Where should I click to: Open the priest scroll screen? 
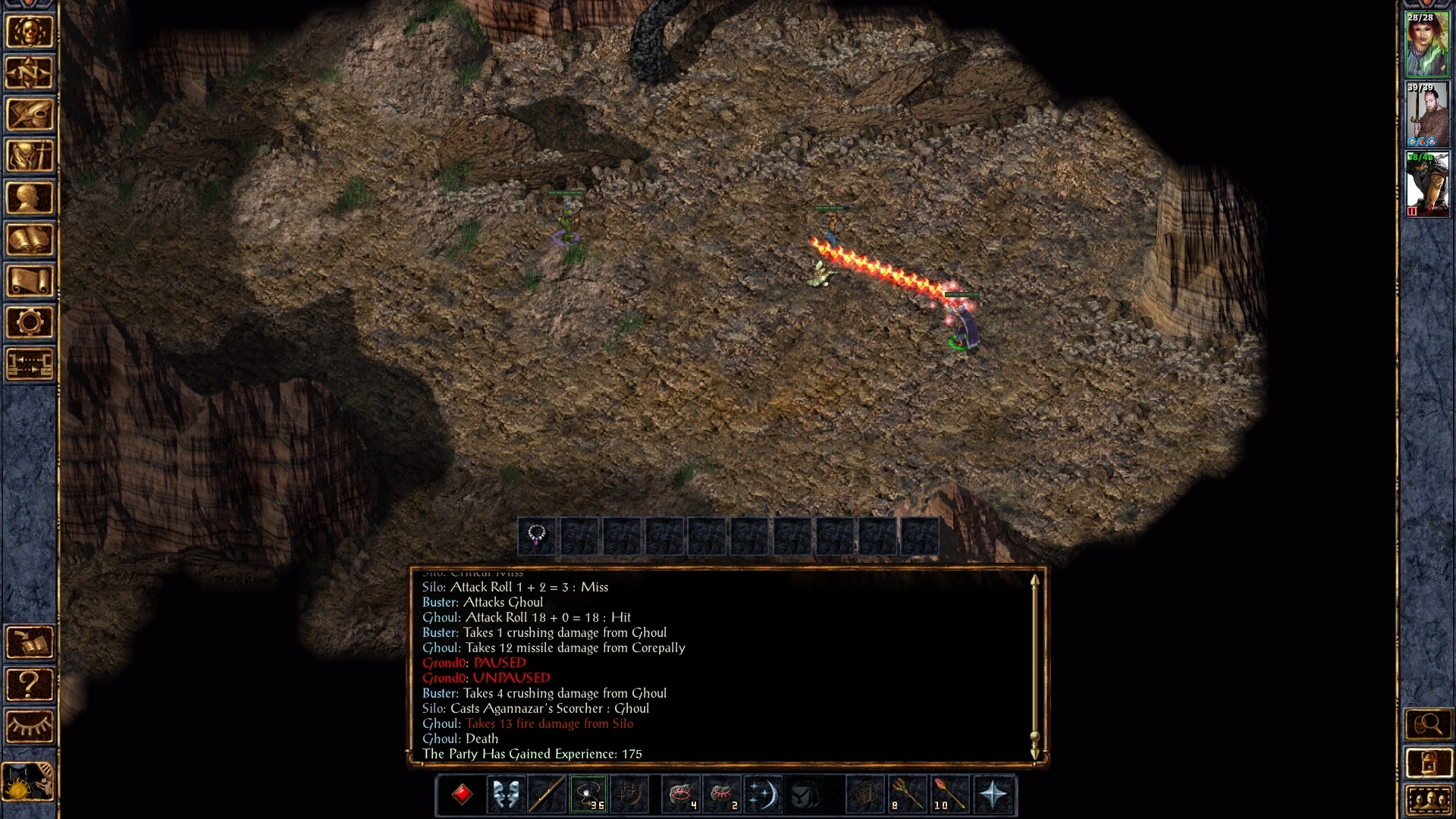tap(30, 281)
